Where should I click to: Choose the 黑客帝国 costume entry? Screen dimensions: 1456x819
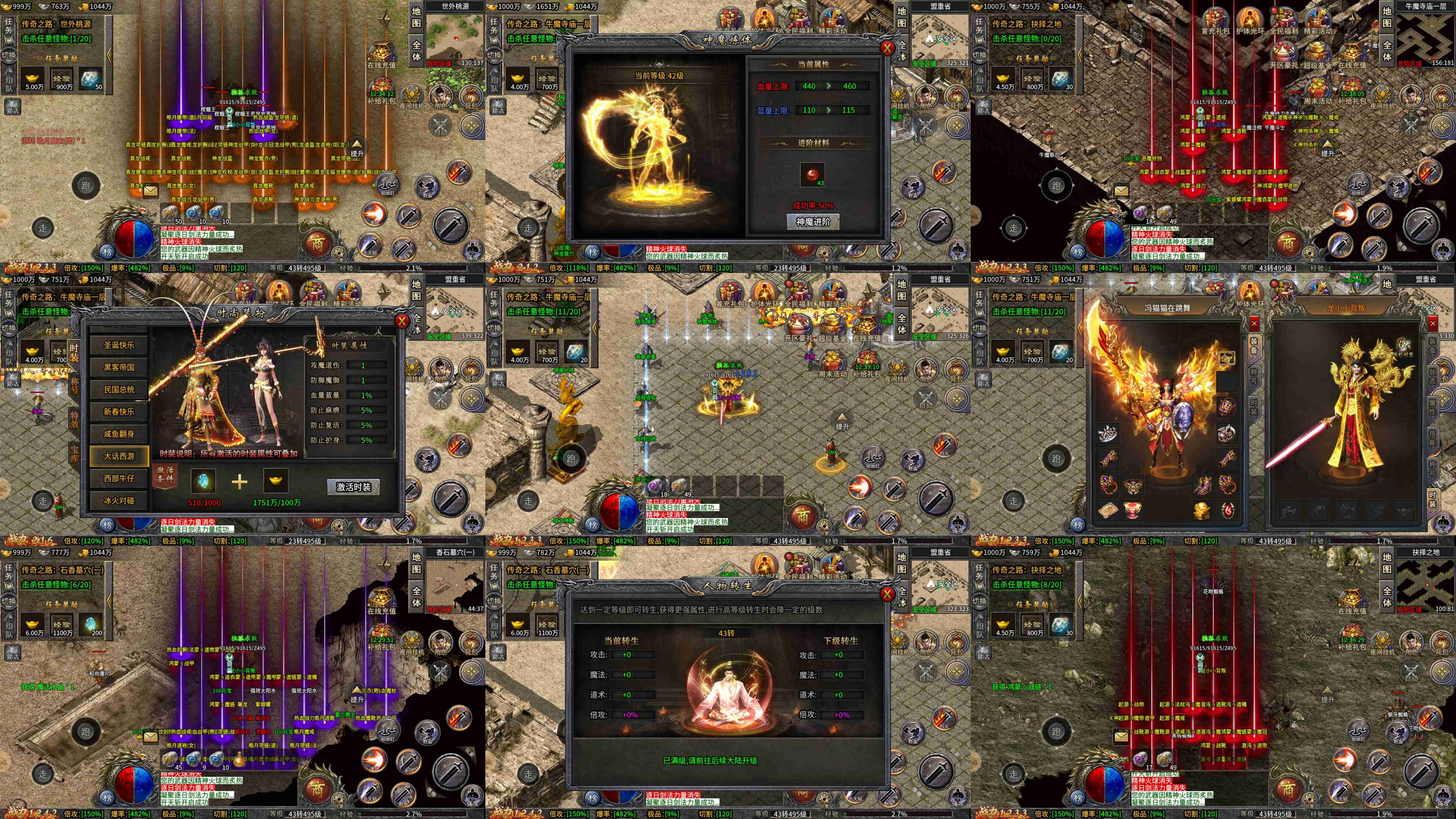[119, 367]
